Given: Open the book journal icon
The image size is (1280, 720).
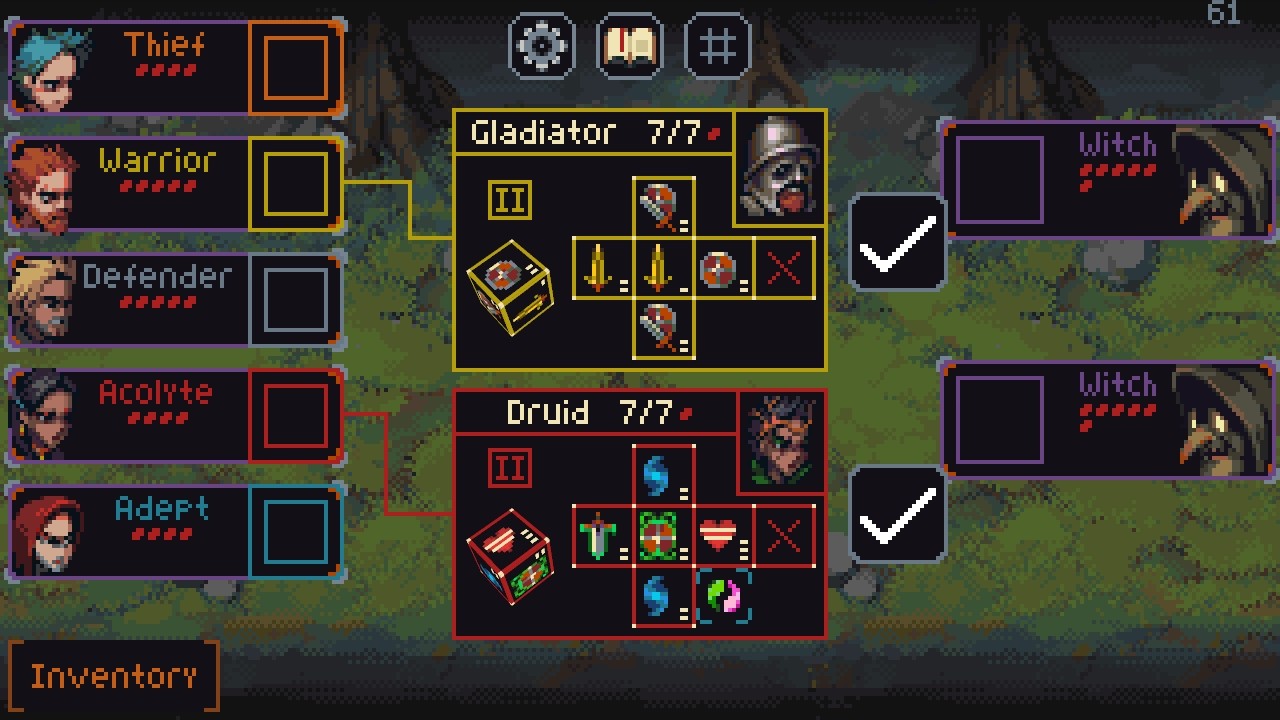Looking at the screenshot, I should [629, 46].
